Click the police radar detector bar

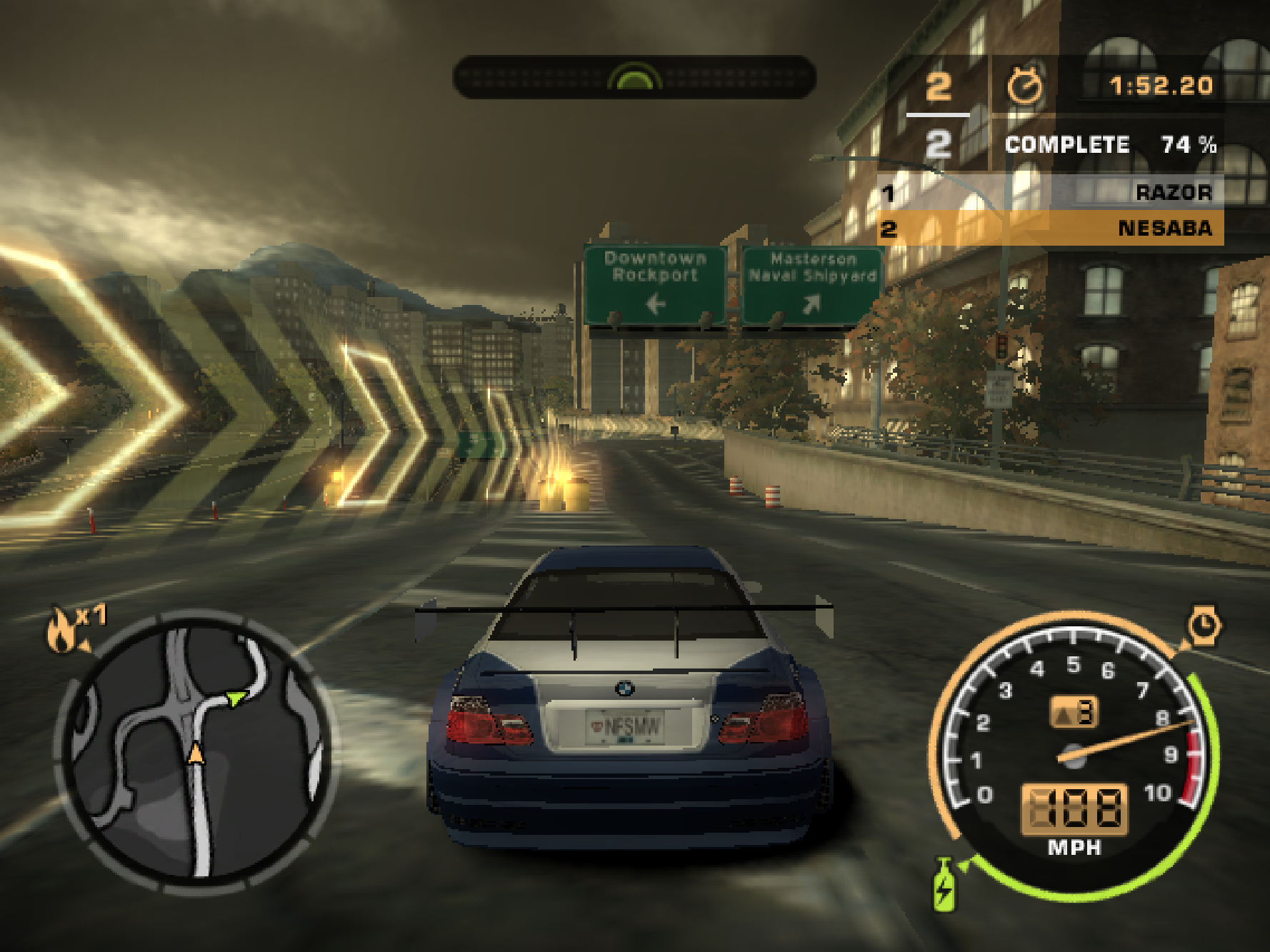[634, 76]
